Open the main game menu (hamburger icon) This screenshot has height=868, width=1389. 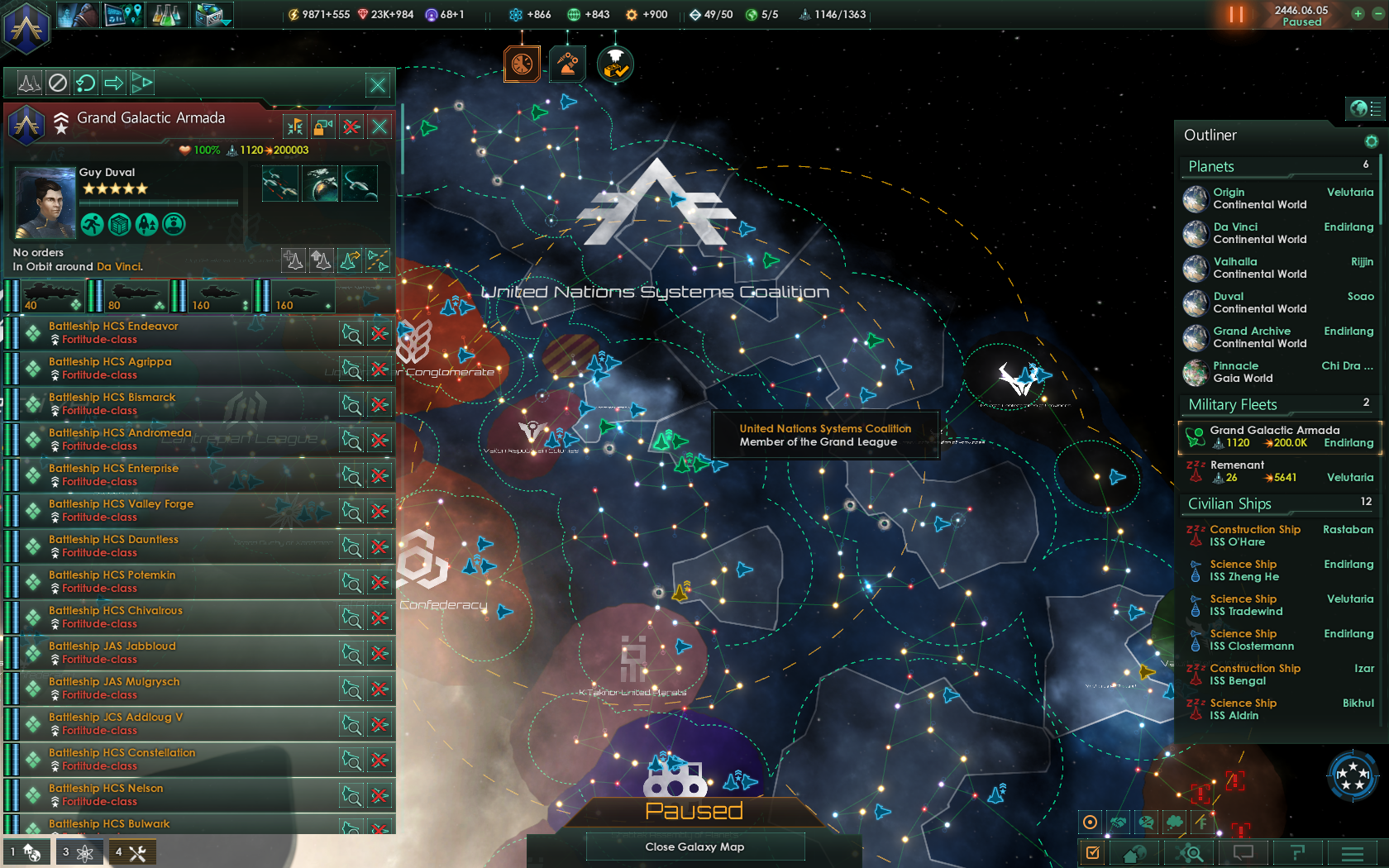pyautogui.click(x=1351, y=852)
